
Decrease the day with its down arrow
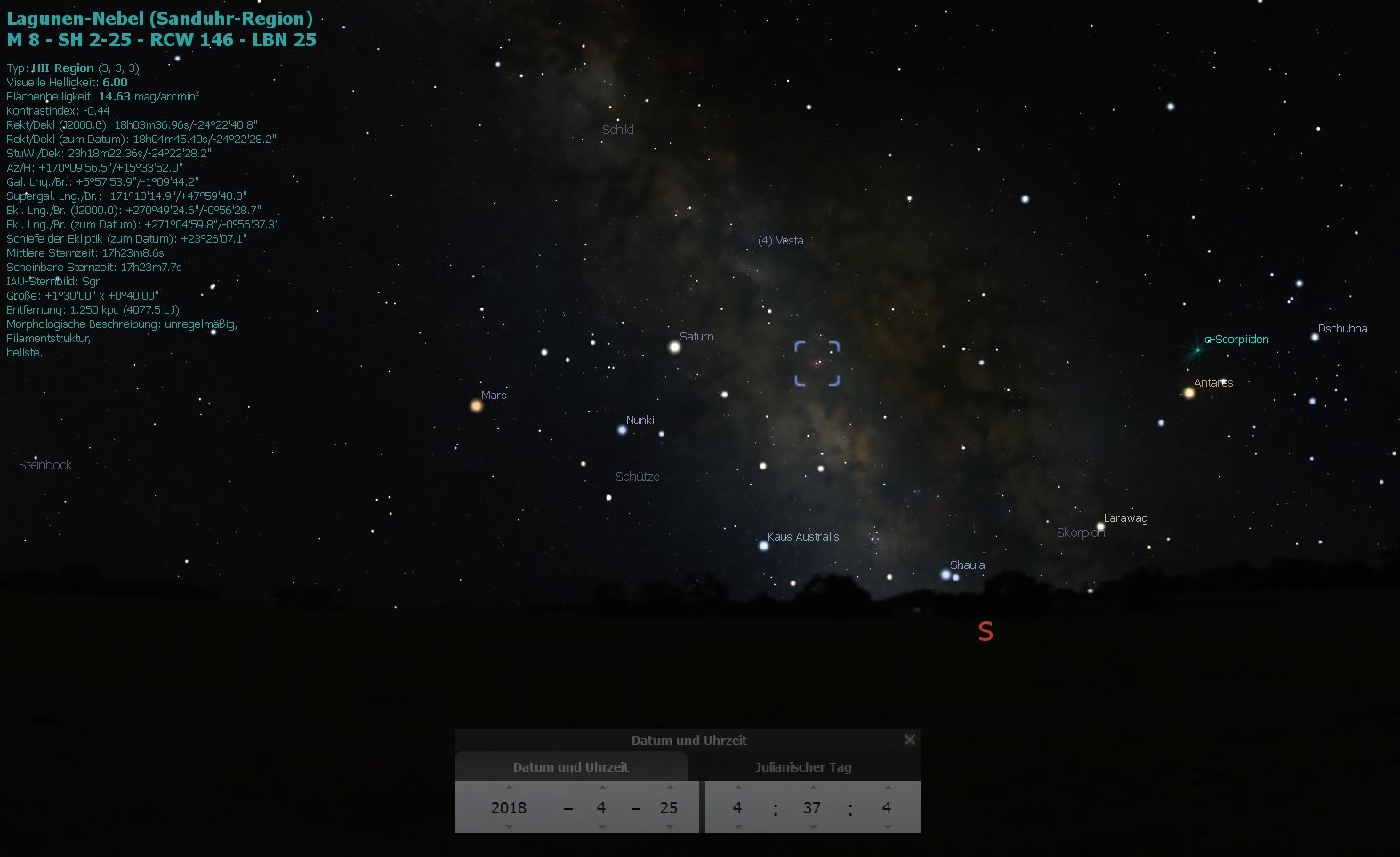(x=670, y=828)
